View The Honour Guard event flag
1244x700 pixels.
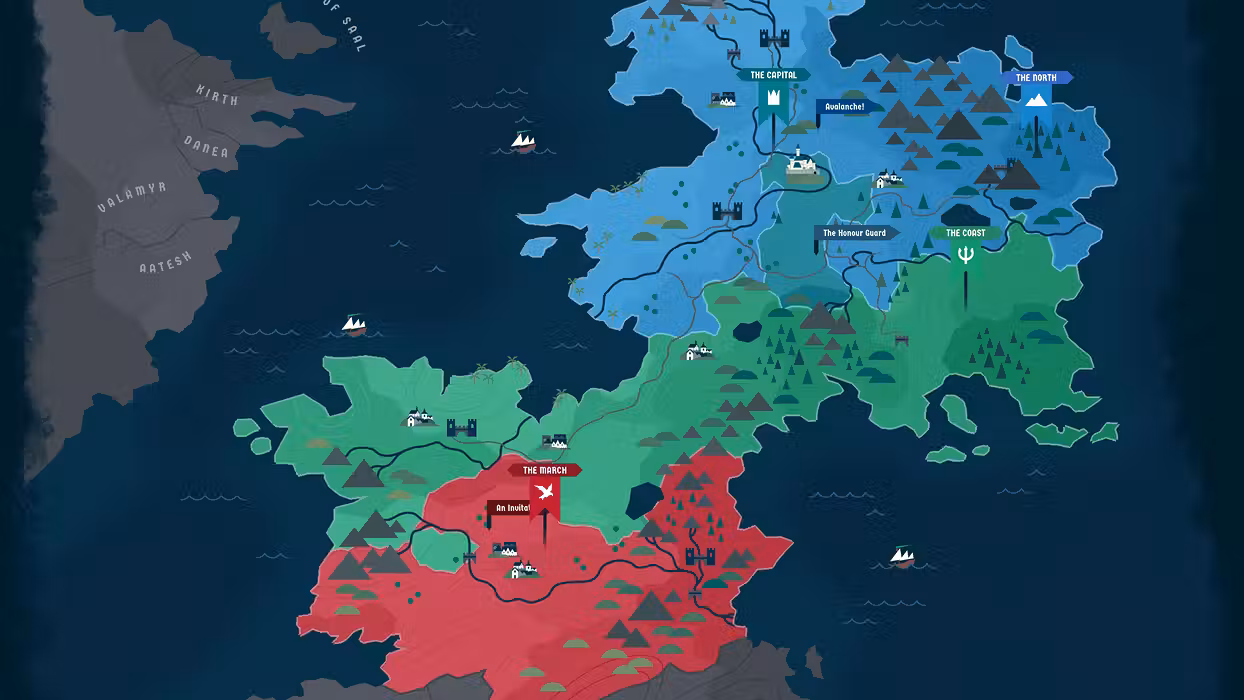click(858, 233)
